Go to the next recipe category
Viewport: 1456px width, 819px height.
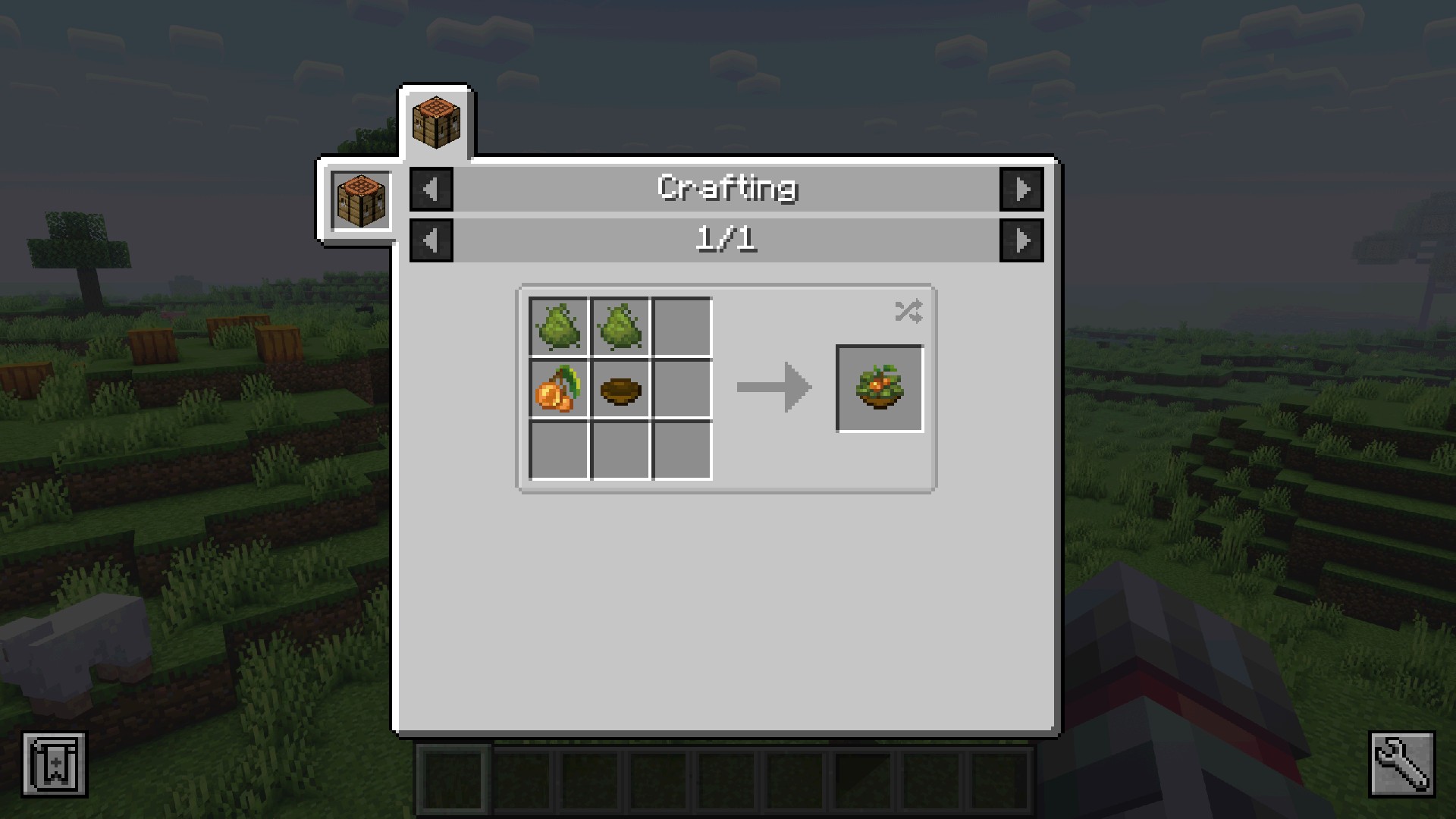(1021, 189)
